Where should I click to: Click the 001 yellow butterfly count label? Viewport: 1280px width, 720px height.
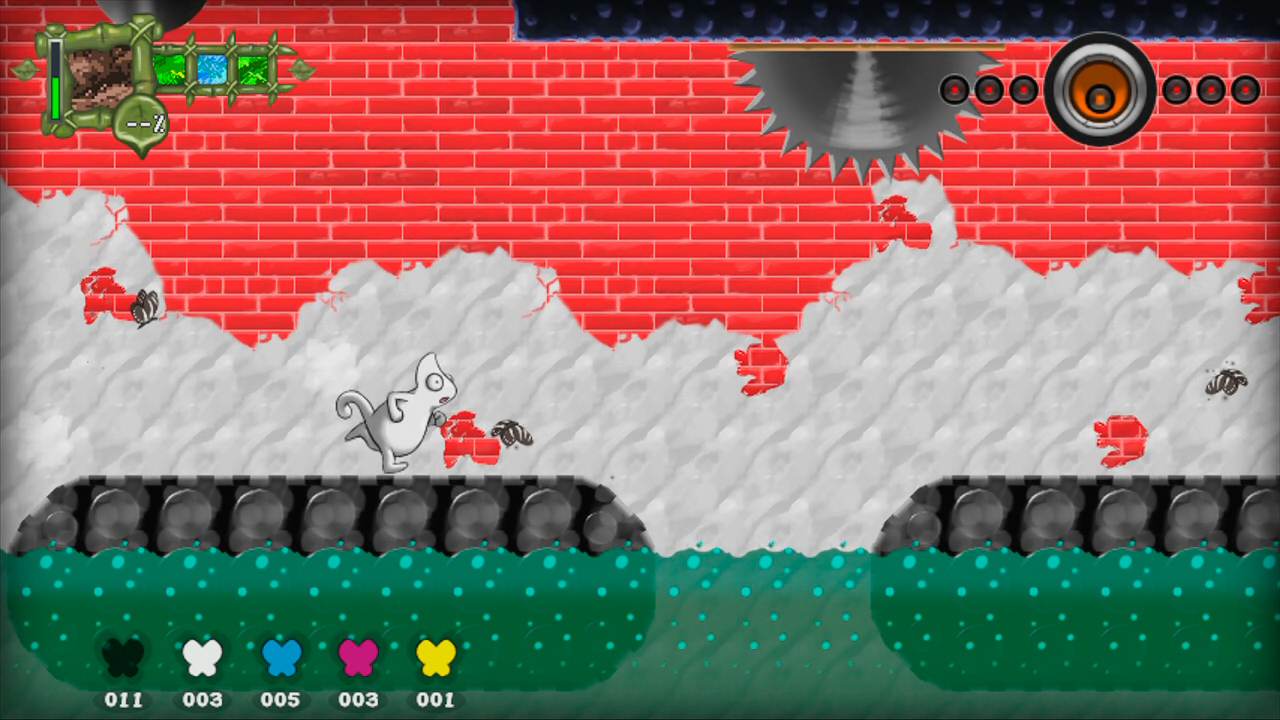click(x=437, y=700)
